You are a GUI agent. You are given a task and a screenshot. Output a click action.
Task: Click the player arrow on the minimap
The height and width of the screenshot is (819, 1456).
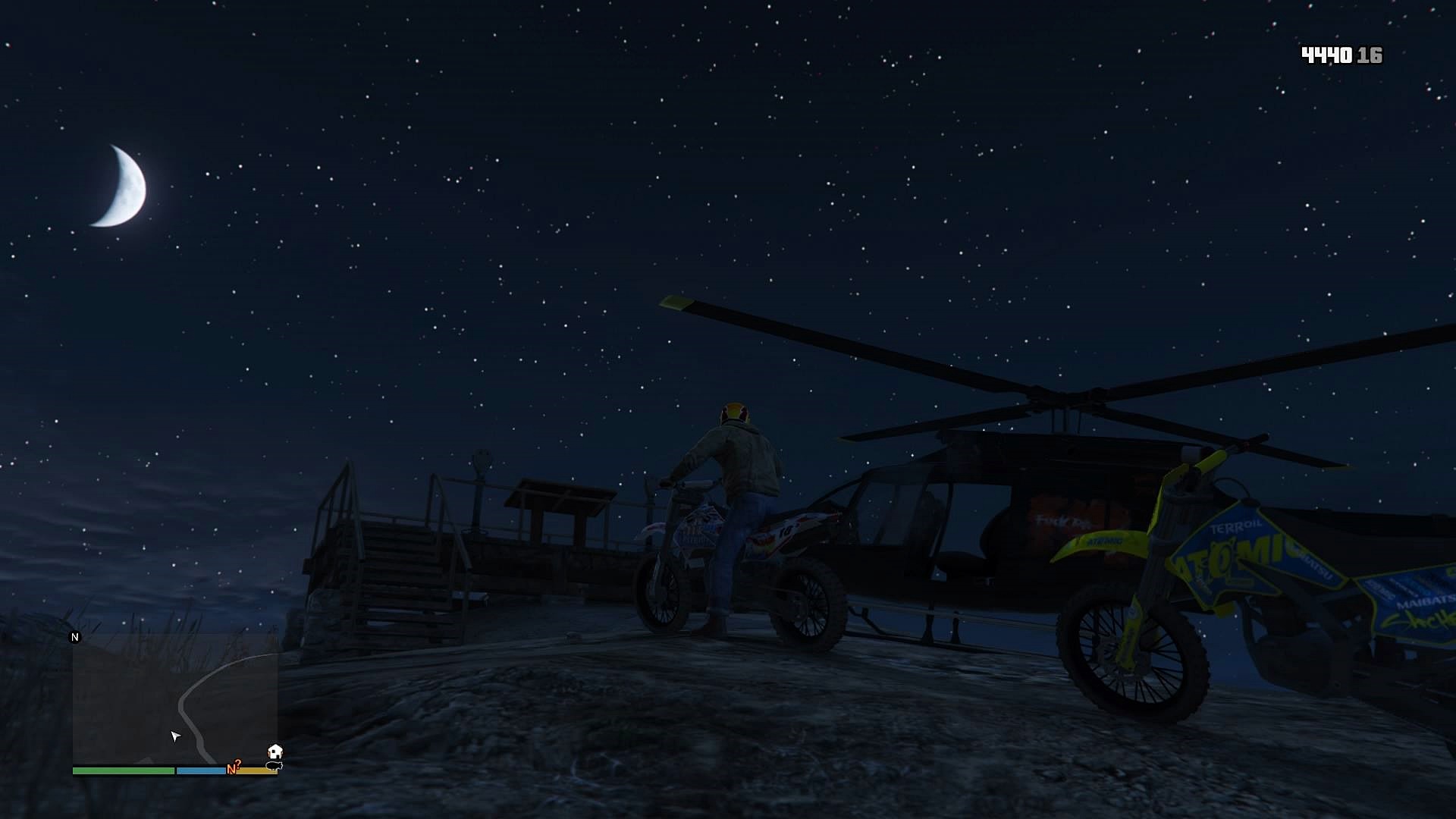tap(175, 736)
